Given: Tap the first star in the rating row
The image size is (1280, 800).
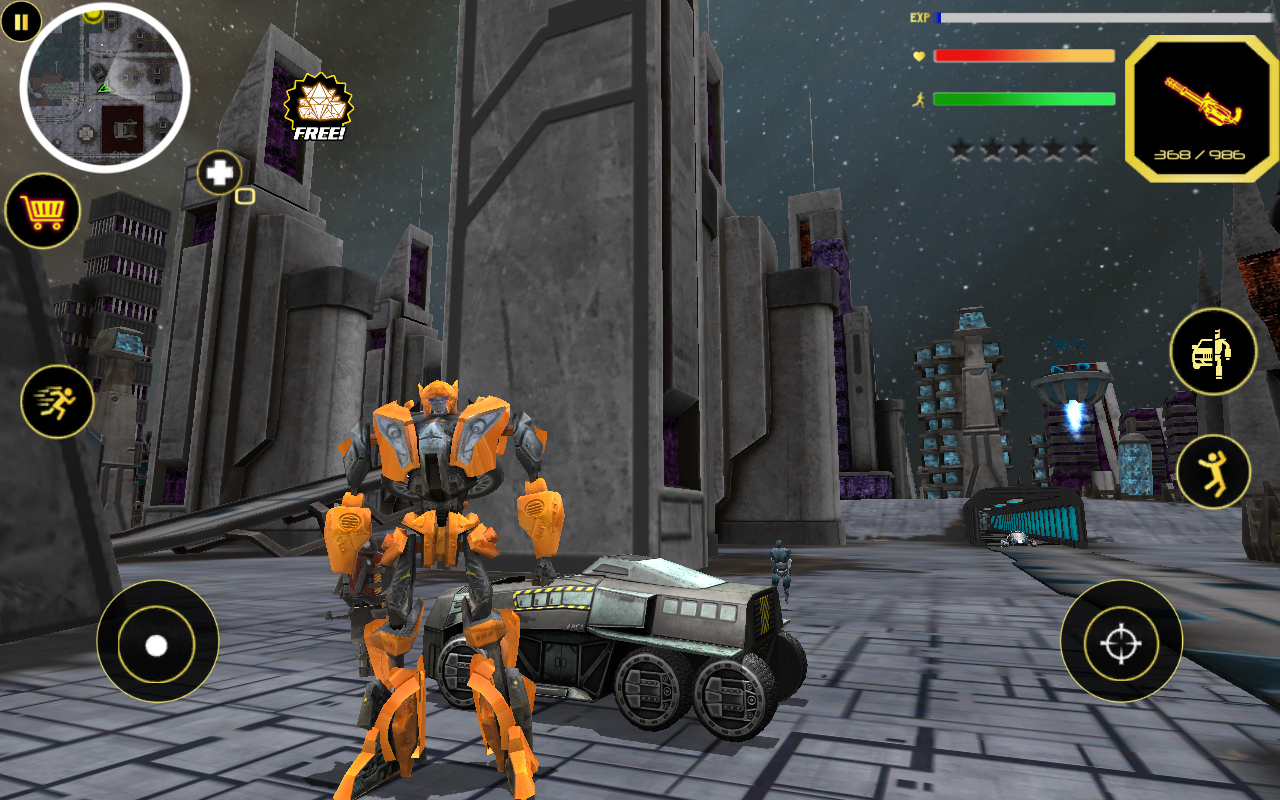Looking at the screenshot, I should [961, 147].
